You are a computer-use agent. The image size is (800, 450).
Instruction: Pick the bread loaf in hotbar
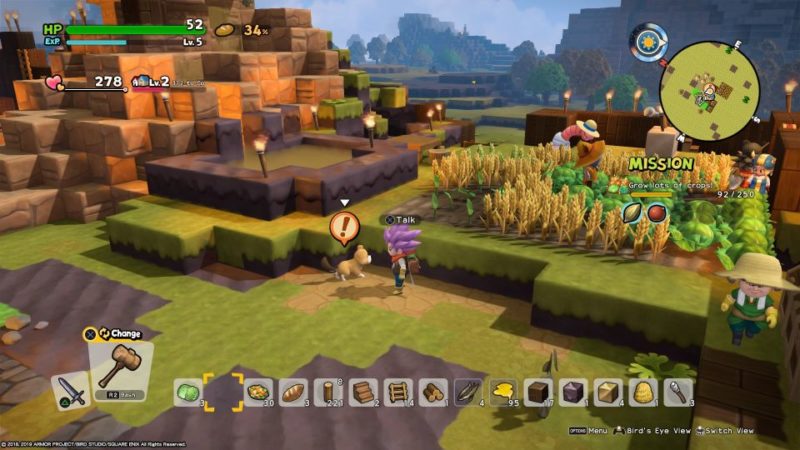[293, 392]
